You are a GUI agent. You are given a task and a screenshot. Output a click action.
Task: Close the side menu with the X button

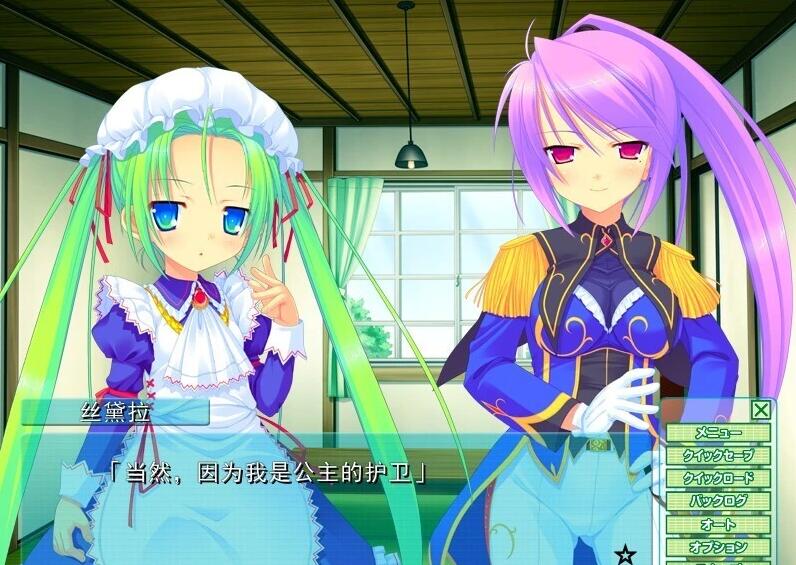click(x=761, y=409)
